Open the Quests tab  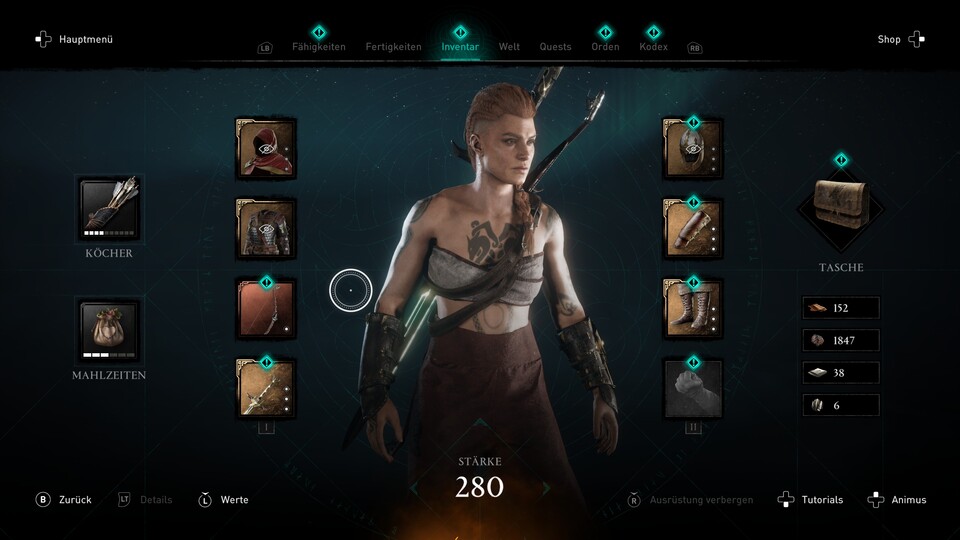555,47
